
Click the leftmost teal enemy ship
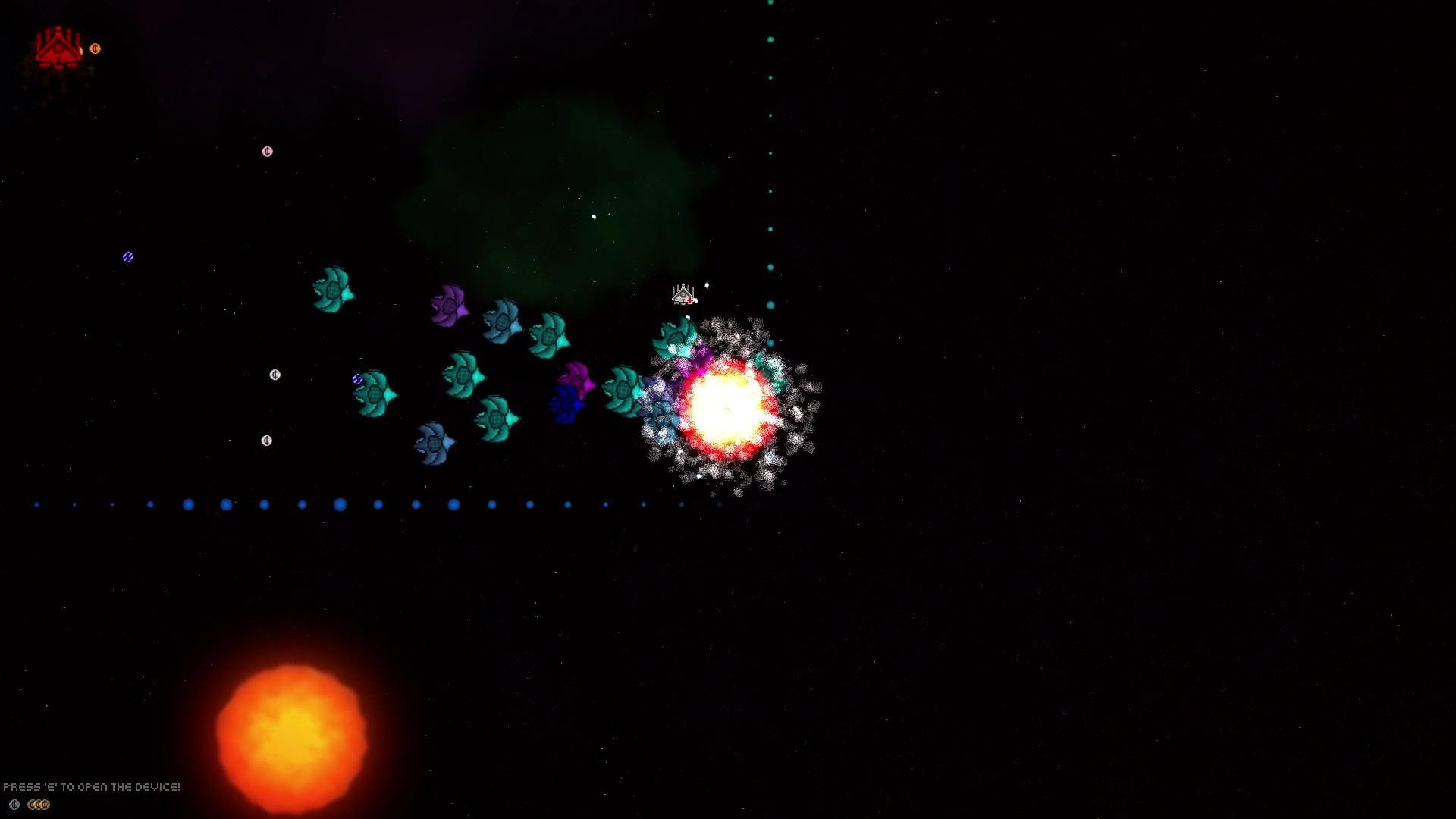[331, 292]
